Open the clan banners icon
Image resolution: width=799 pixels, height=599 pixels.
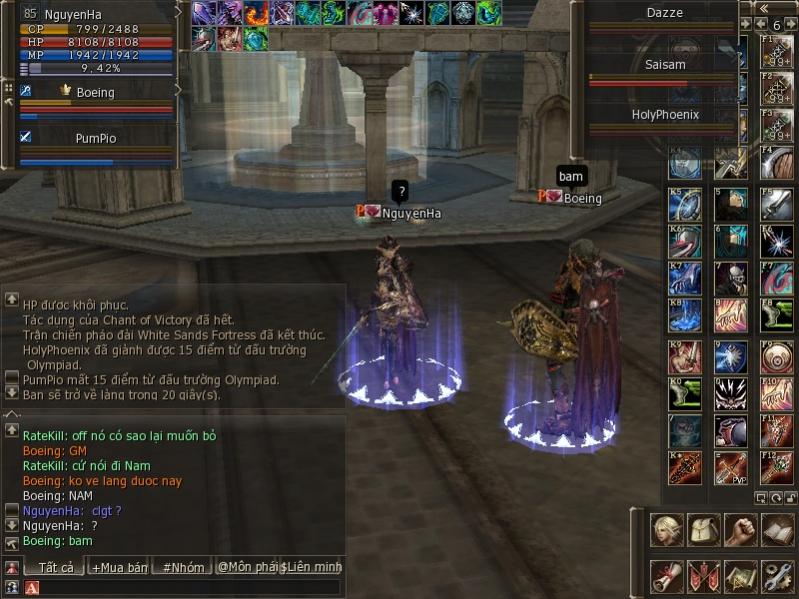[704, 576]
